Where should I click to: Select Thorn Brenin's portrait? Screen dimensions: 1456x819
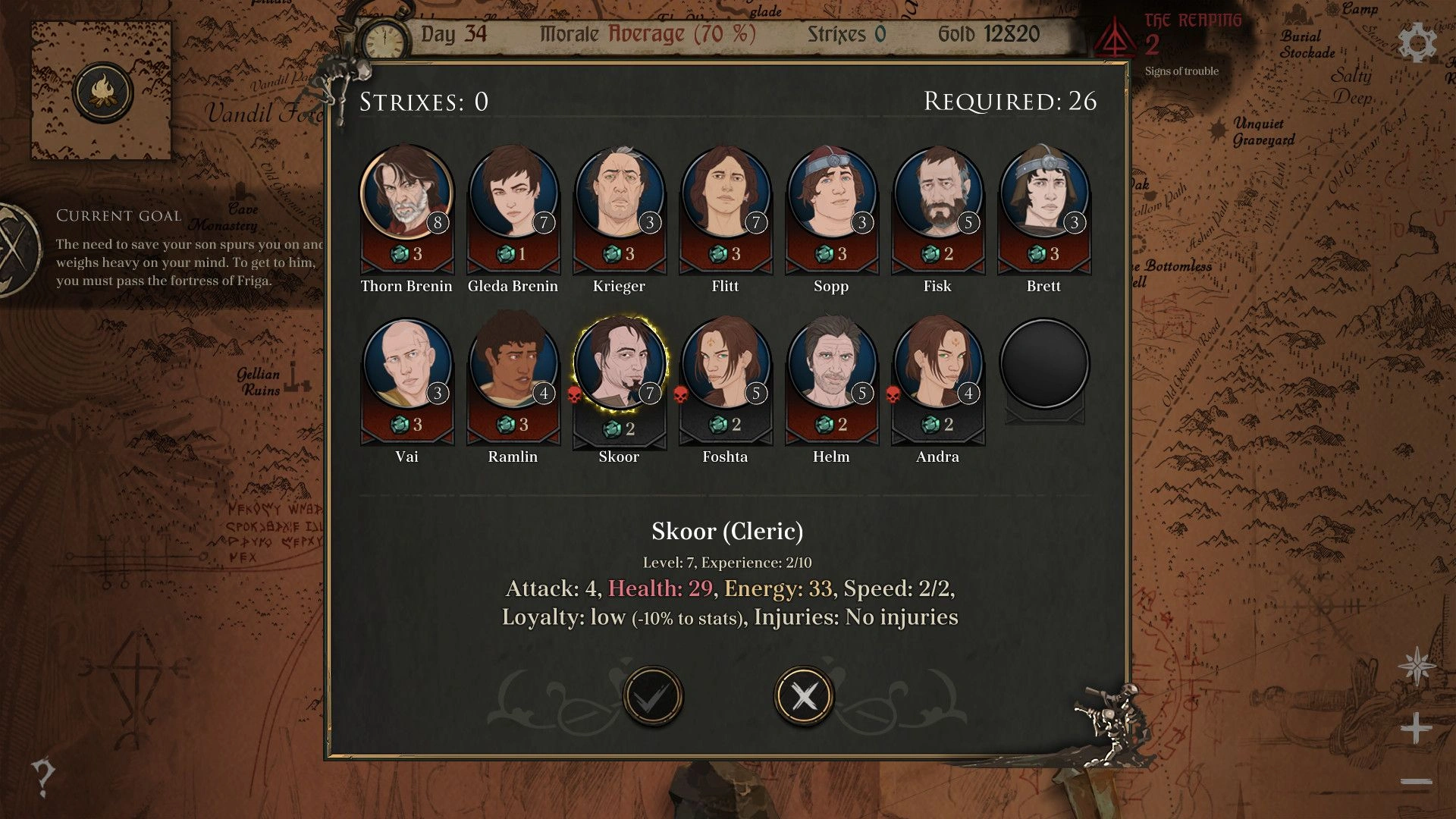(x=406, y=193)
